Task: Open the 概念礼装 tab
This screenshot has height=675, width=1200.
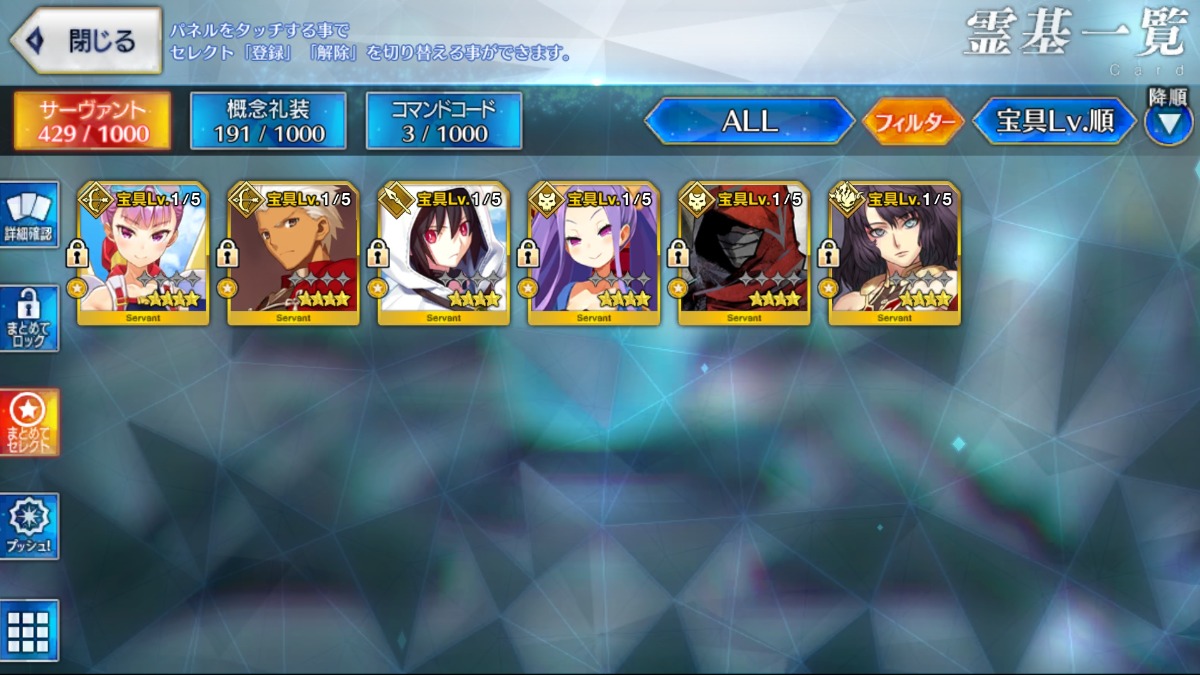Action: tap(268, 121)
